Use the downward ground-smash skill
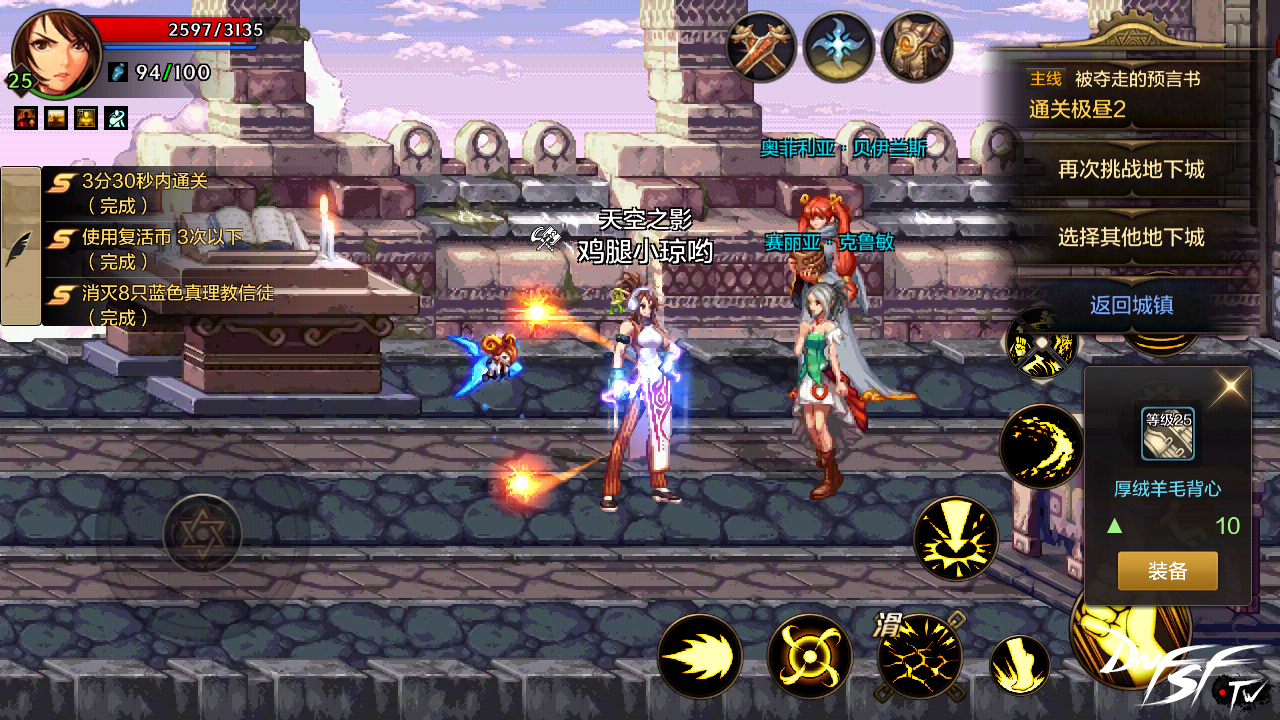The height and width of the screenshot is (720, 1280). [x=956, y=538]
